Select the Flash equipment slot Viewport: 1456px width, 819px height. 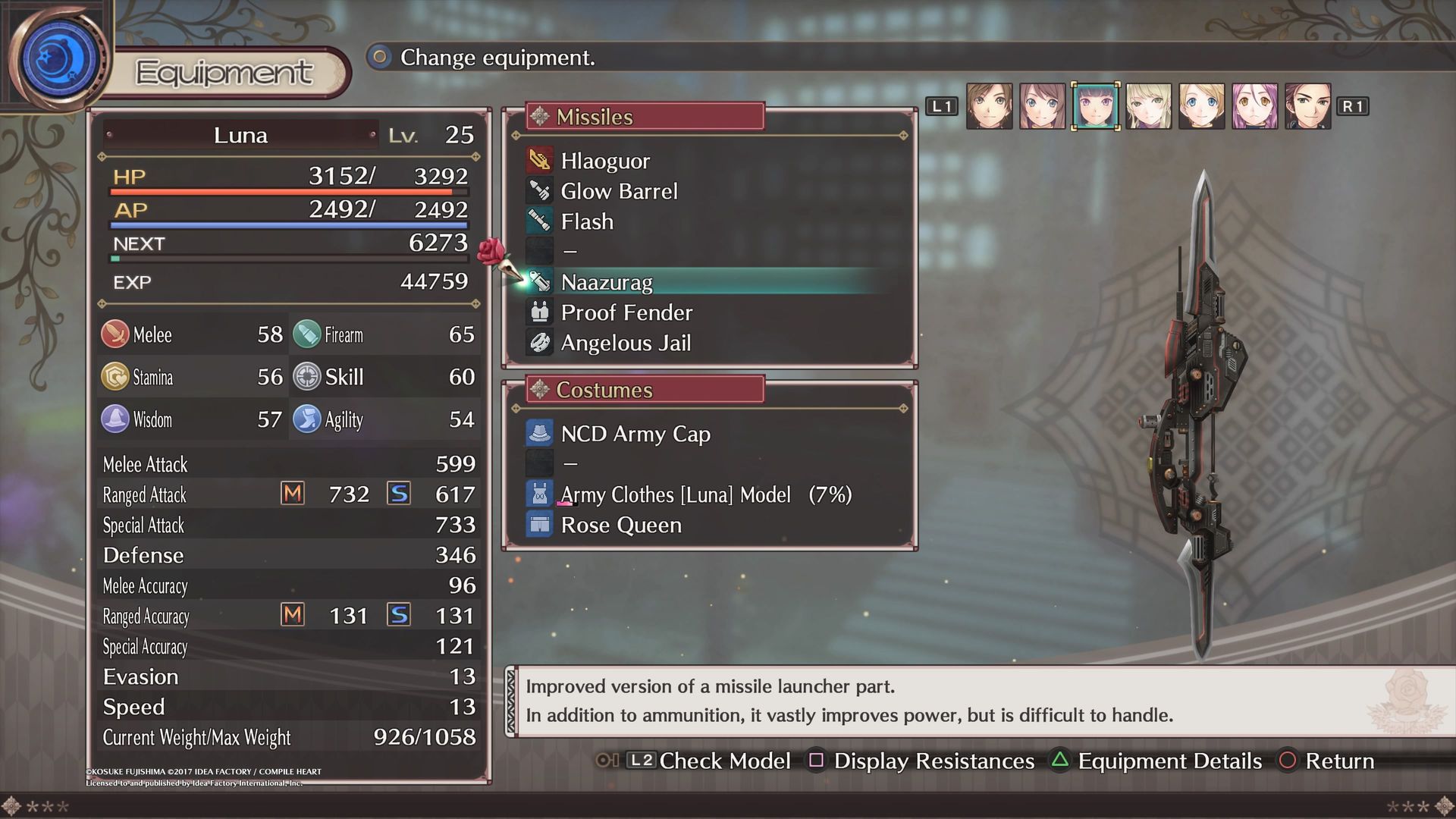click(587, 221)
